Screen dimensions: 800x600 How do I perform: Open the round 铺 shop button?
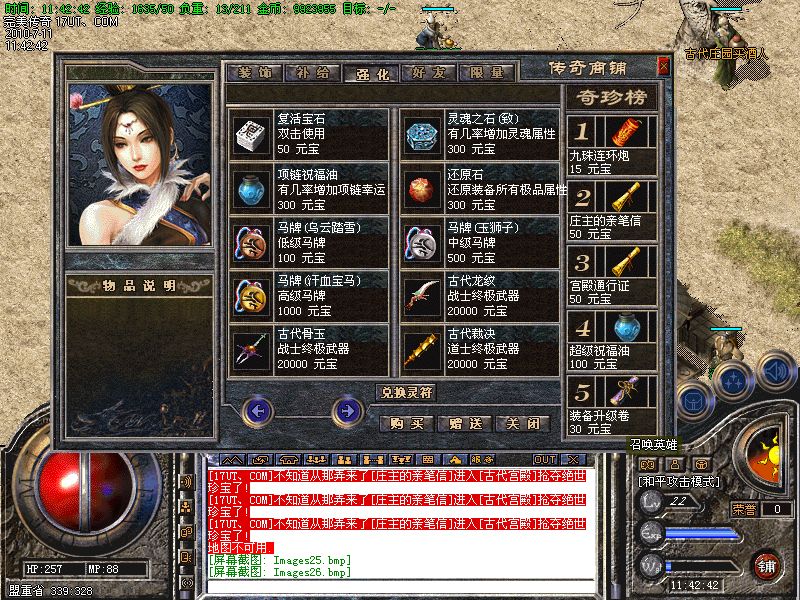point(766,563)
